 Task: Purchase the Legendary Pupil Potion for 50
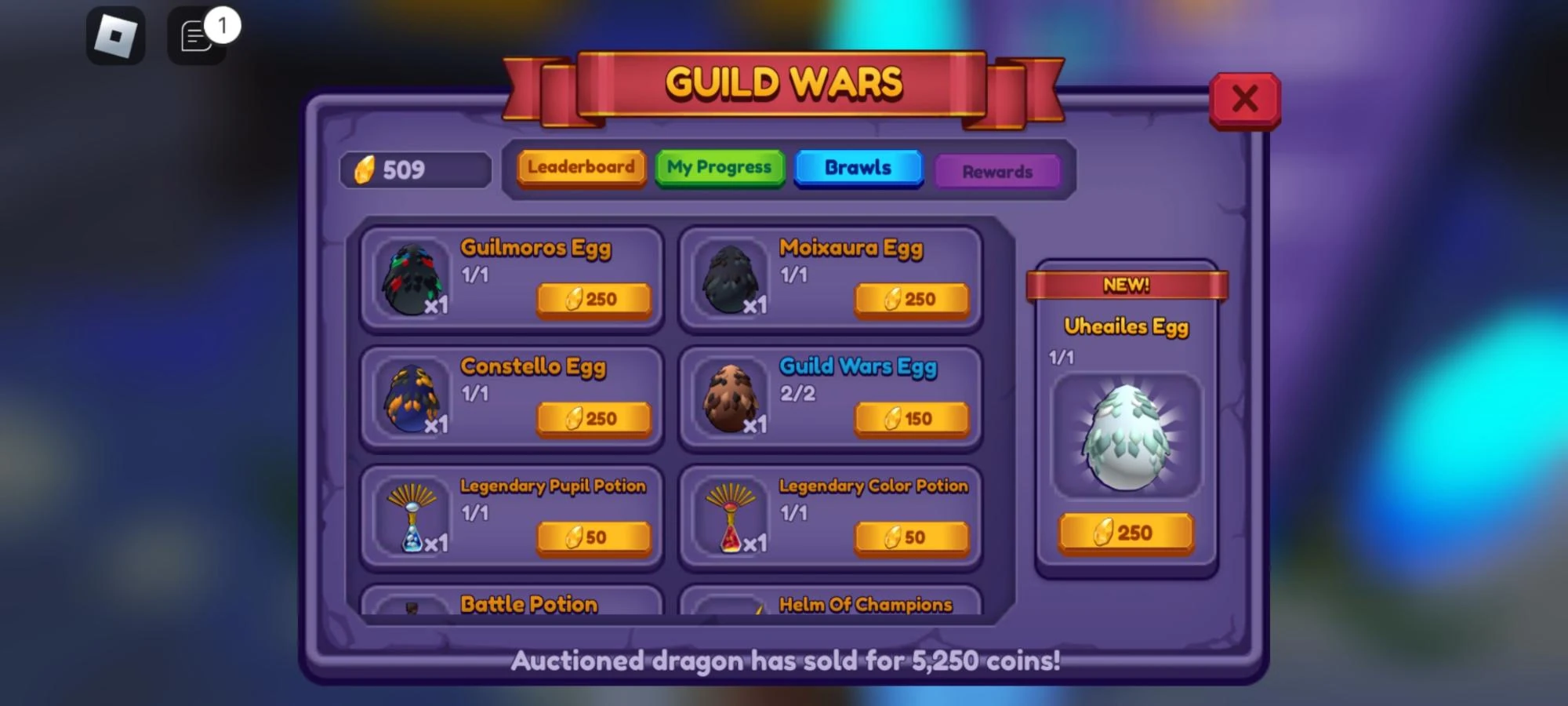pyautogui.click(x=593, y=537)
